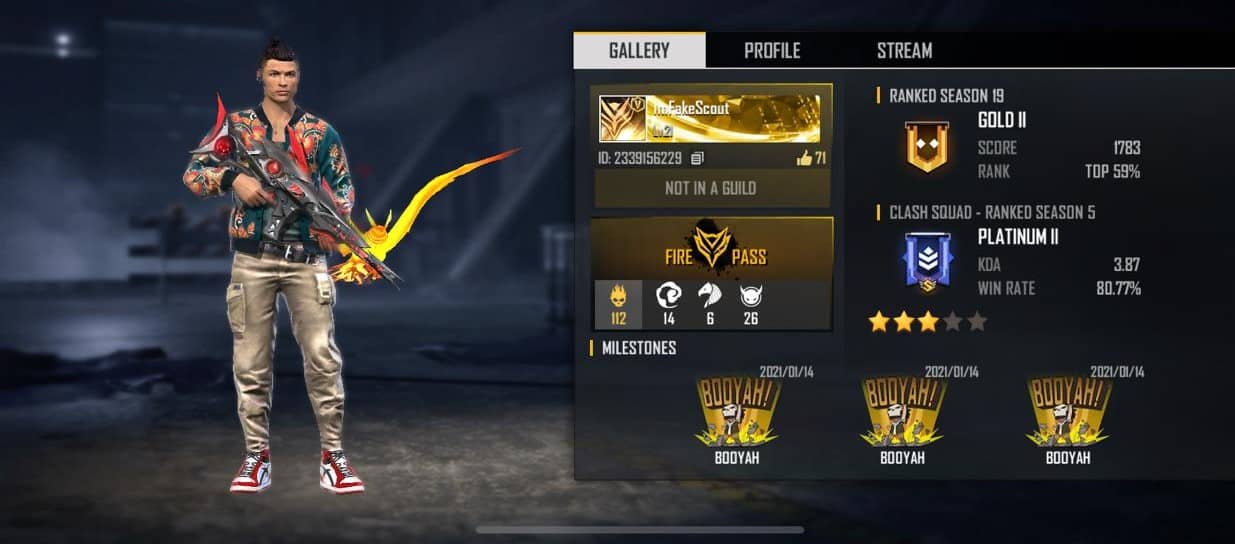1235x544 pixels.
Task: Open the Profile tab
Action: 772,50
